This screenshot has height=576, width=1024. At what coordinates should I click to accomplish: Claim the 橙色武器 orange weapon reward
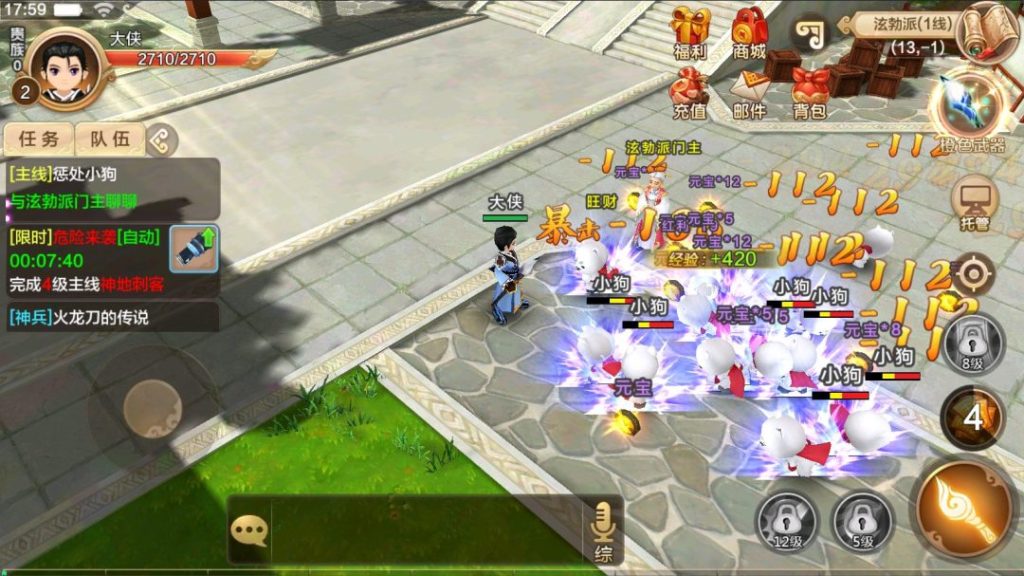970,108
